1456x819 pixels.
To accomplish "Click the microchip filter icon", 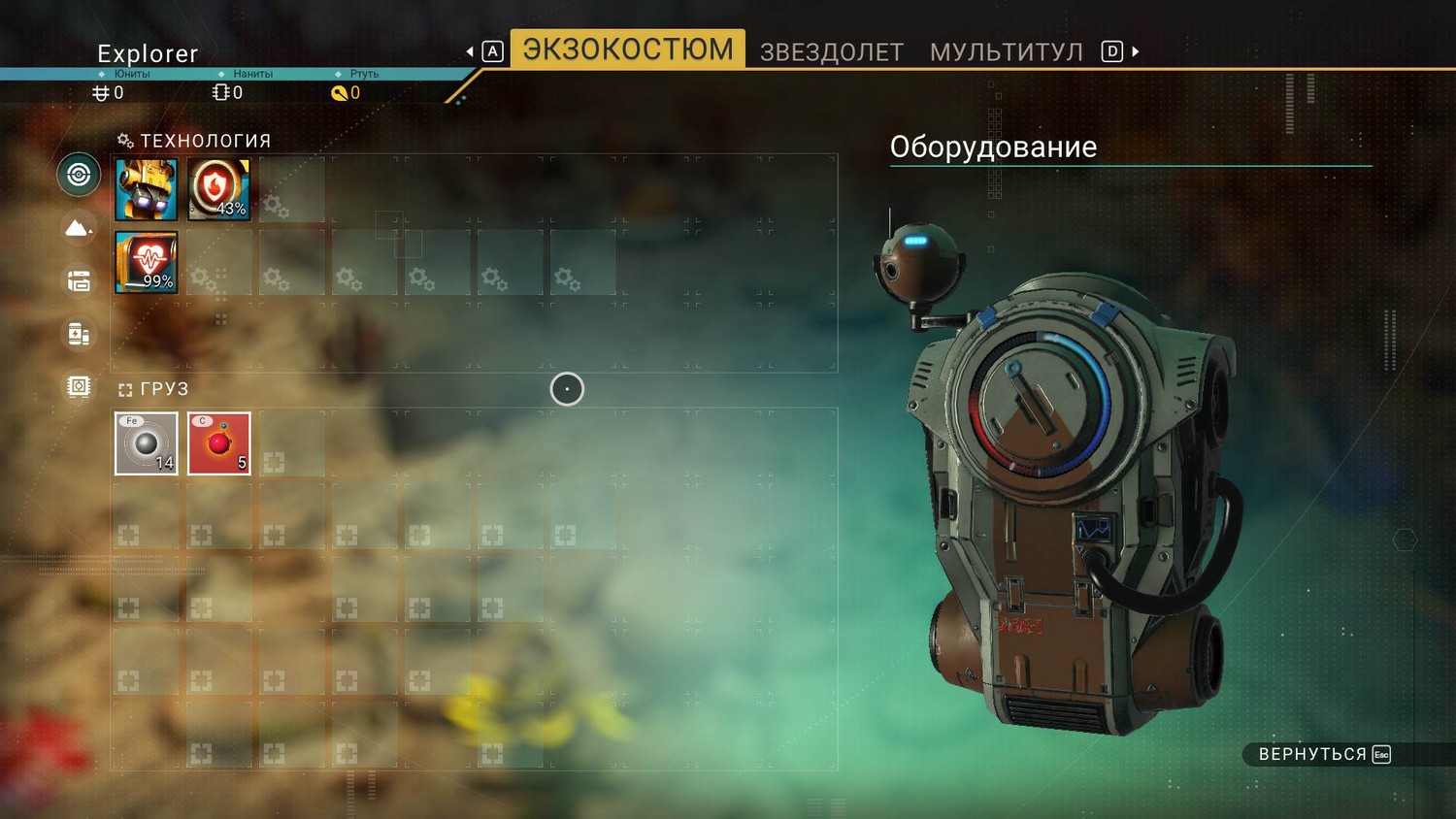I will pos(79,386).
